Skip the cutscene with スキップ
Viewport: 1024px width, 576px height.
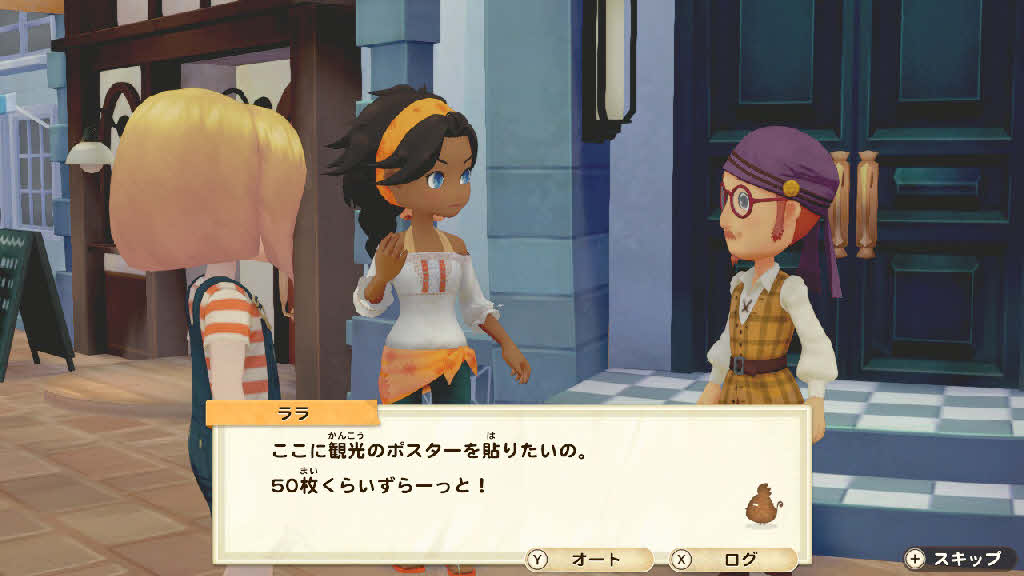pyautogui.click(x=953, y=559)
